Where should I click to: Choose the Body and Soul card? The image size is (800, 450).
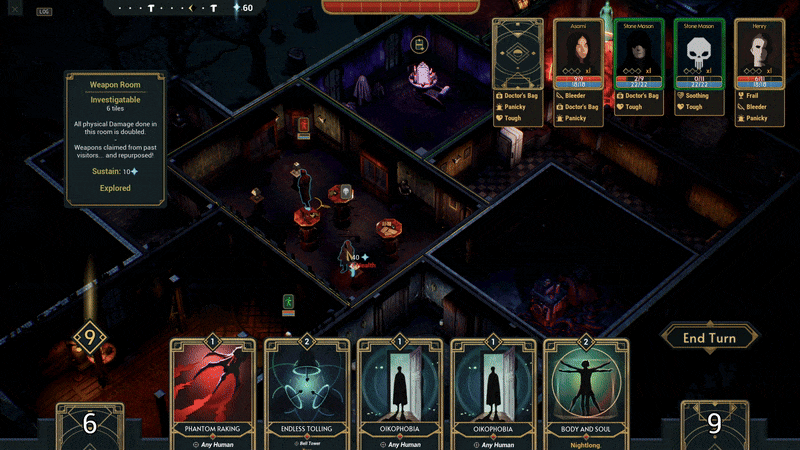[x=588, y=395]
